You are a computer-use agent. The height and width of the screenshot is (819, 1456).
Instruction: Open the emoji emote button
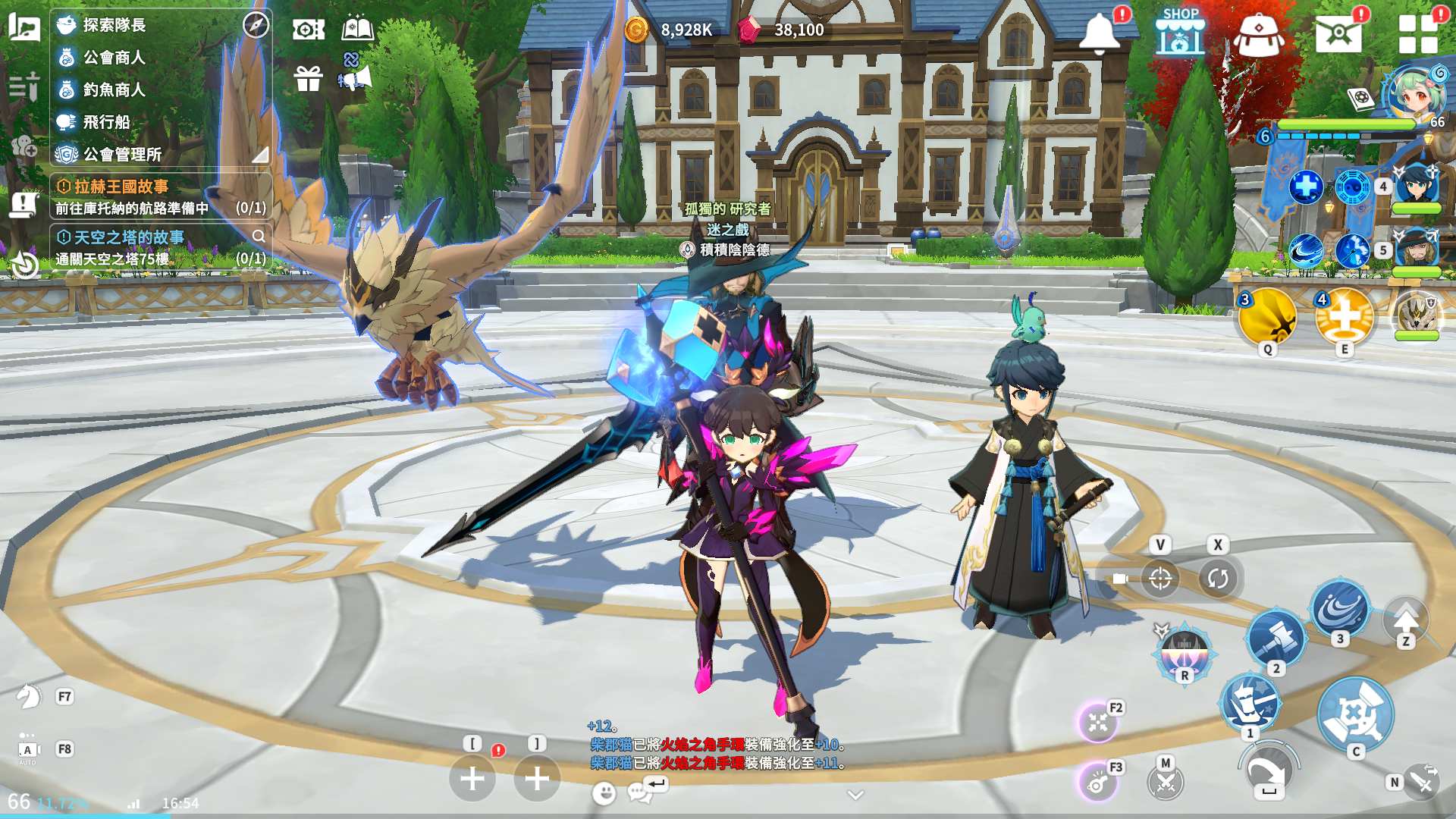tap(604, 793)
